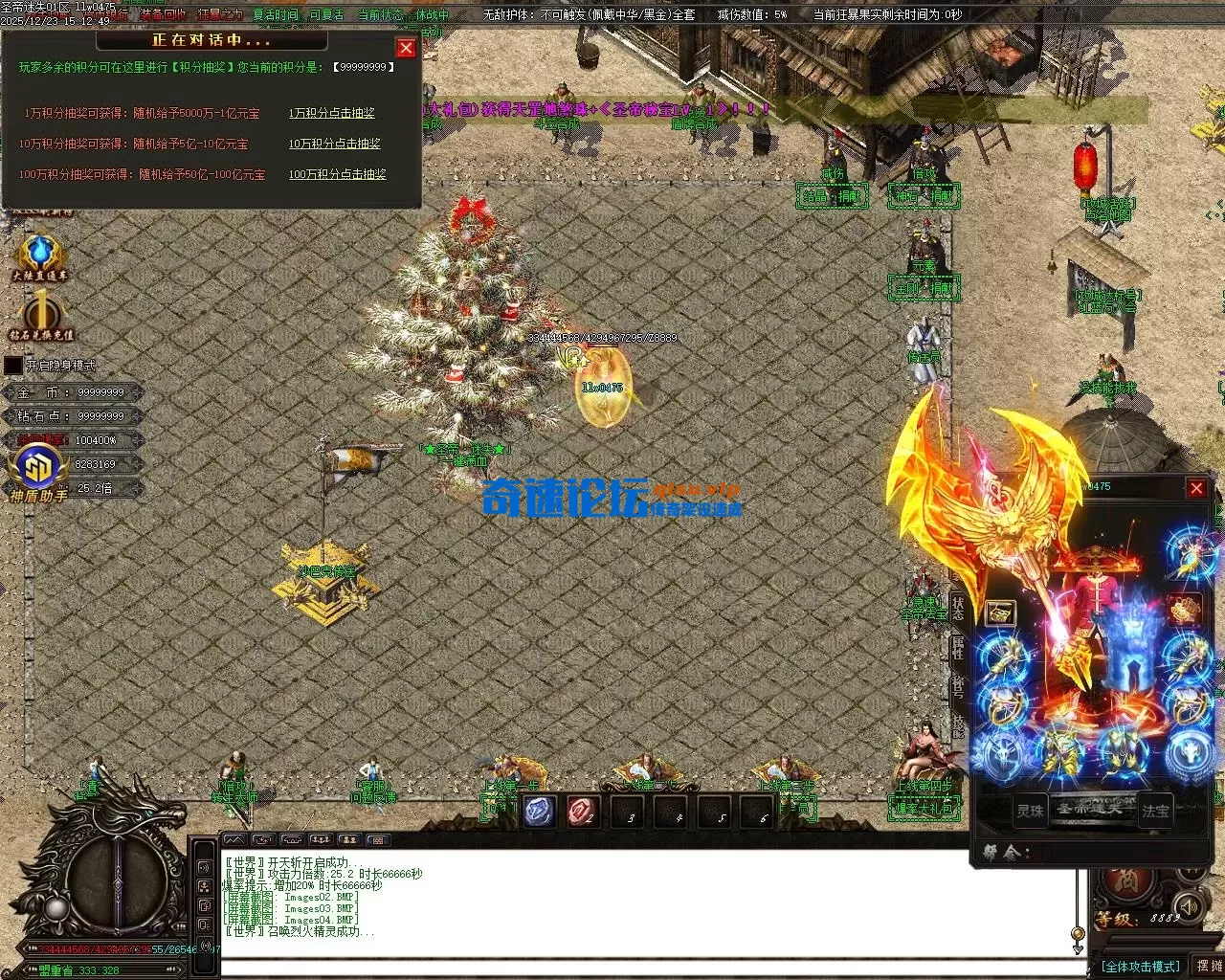Activate 狂暴之力 in the top bar
The height and width of the screenshot is (980, 1225).
(221, 15)
